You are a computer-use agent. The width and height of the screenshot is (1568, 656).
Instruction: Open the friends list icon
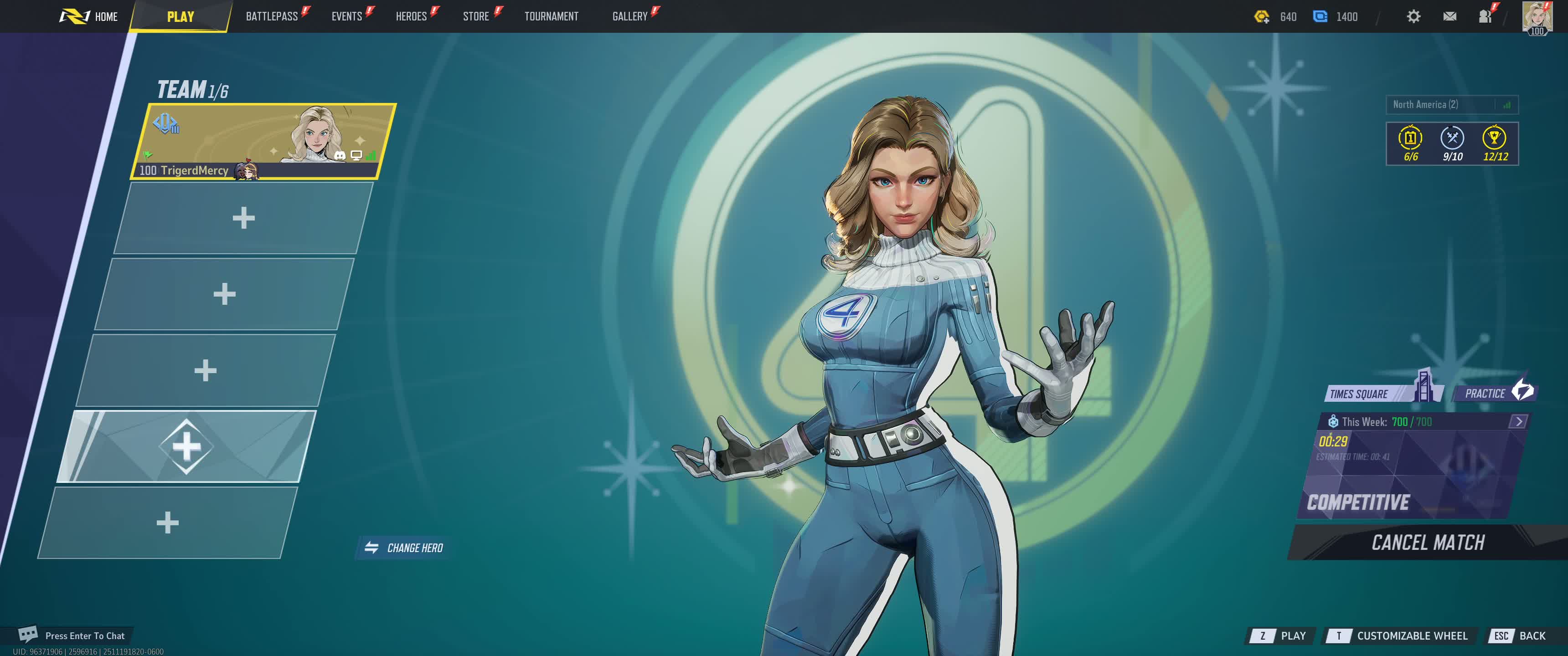(1485, 16)
